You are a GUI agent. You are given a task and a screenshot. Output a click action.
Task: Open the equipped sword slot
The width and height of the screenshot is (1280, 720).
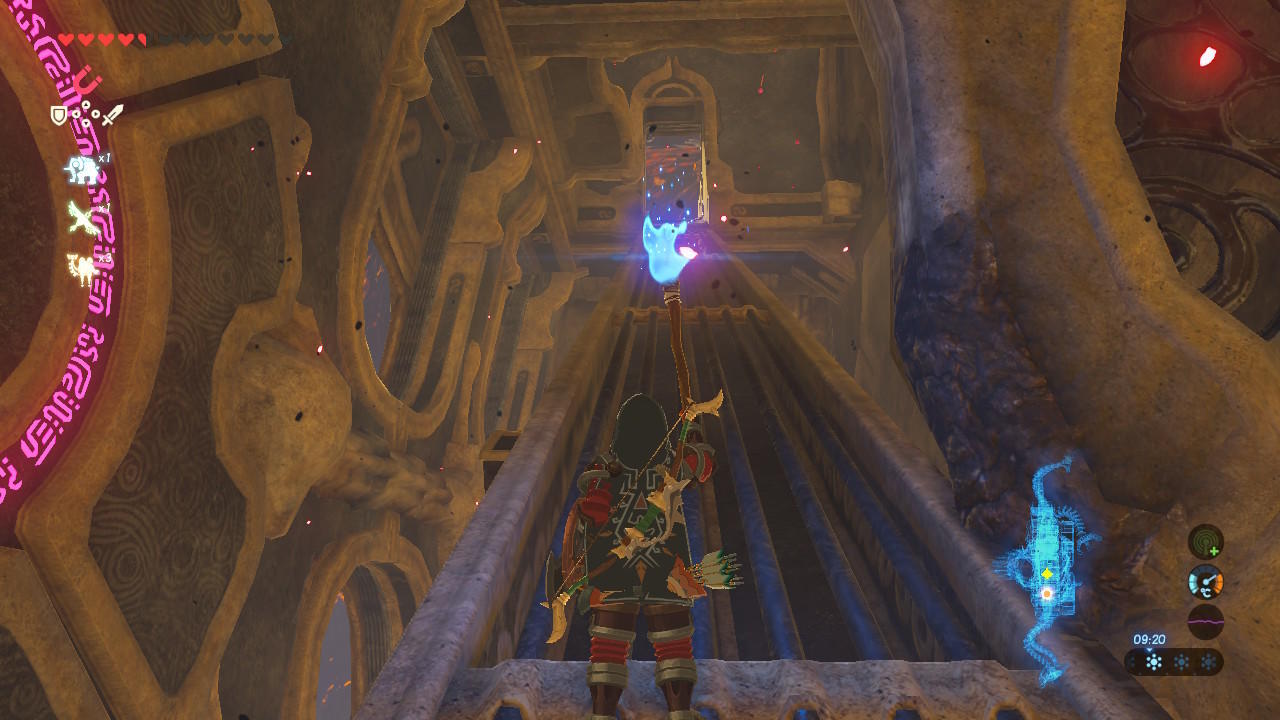[111, 115]
